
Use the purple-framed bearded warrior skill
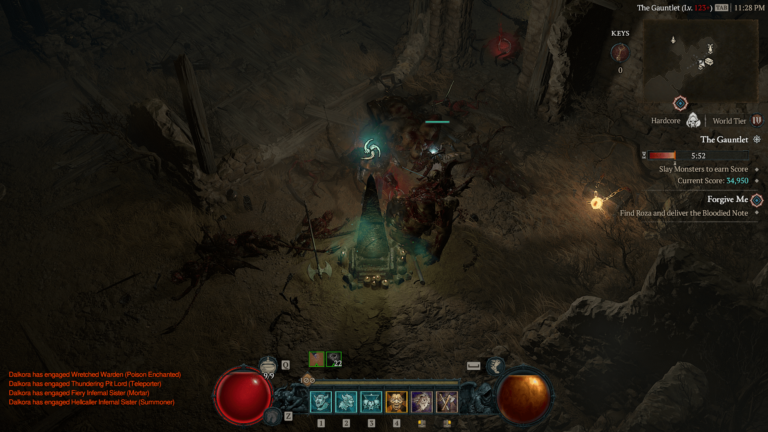pyautogui.click(x=421, y=402)
